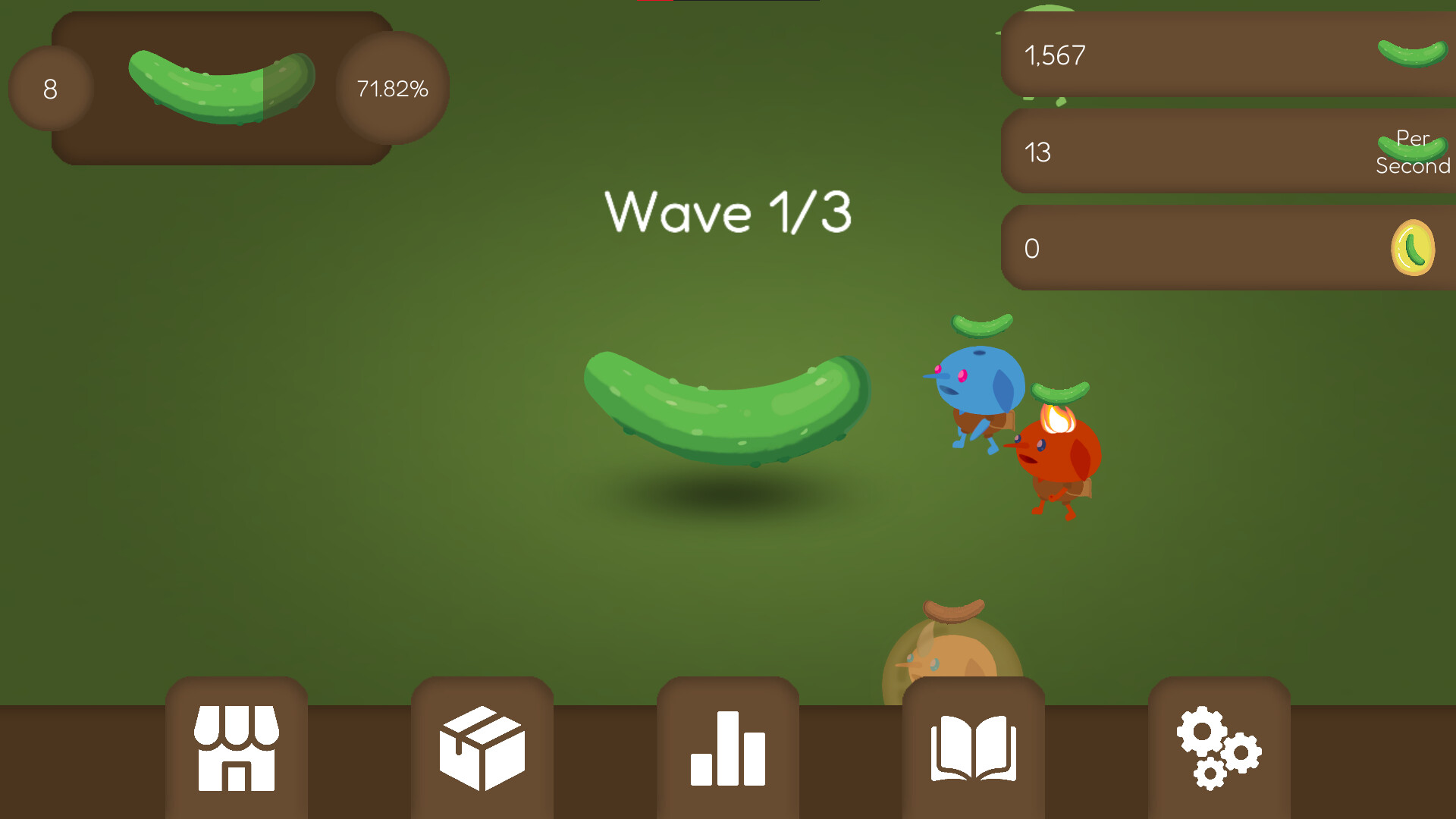Screen dimensions: 1456x819
Task: Open the book journal icon
Action: pyautogui.click(x=973, y=747)
